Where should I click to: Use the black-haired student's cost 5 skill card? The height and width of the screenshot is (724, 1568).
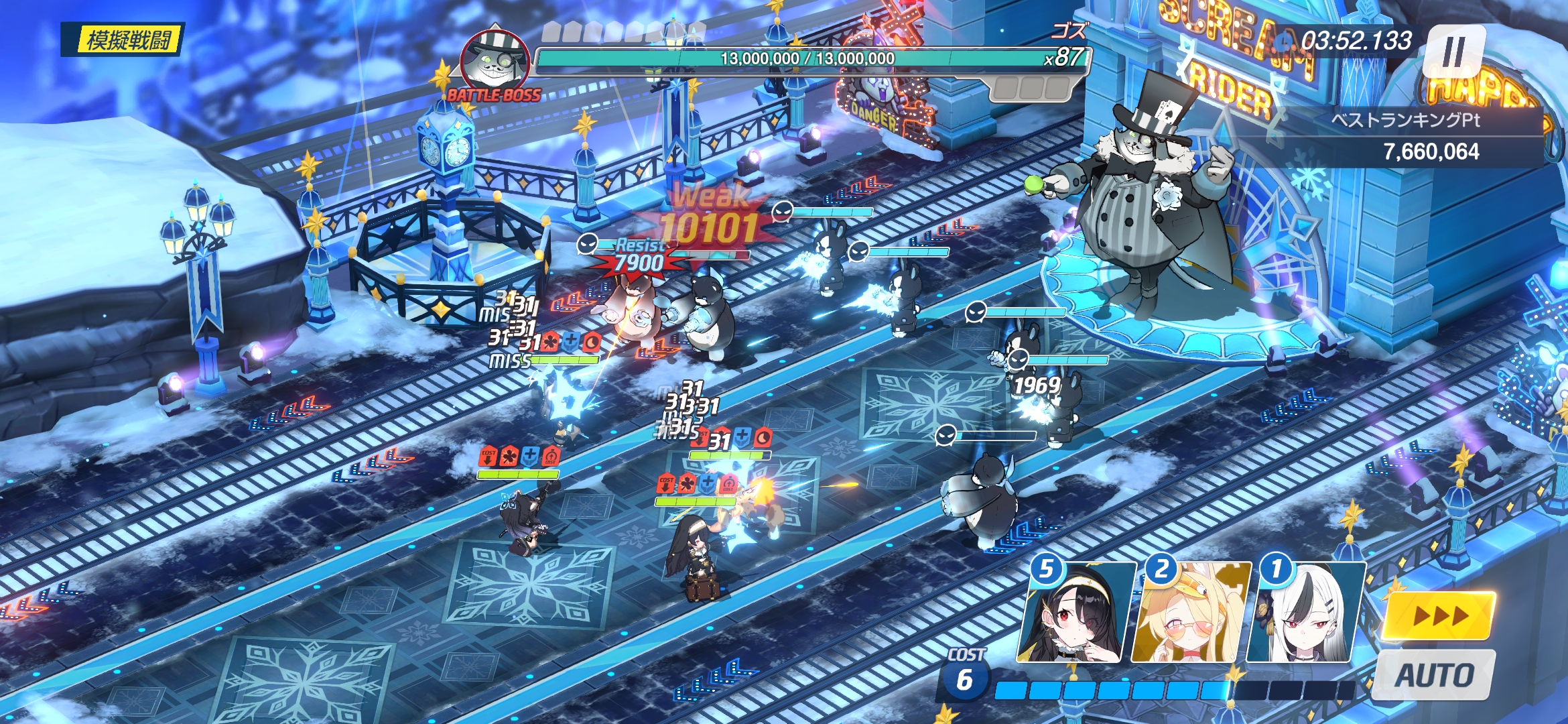click(1076, 613)
